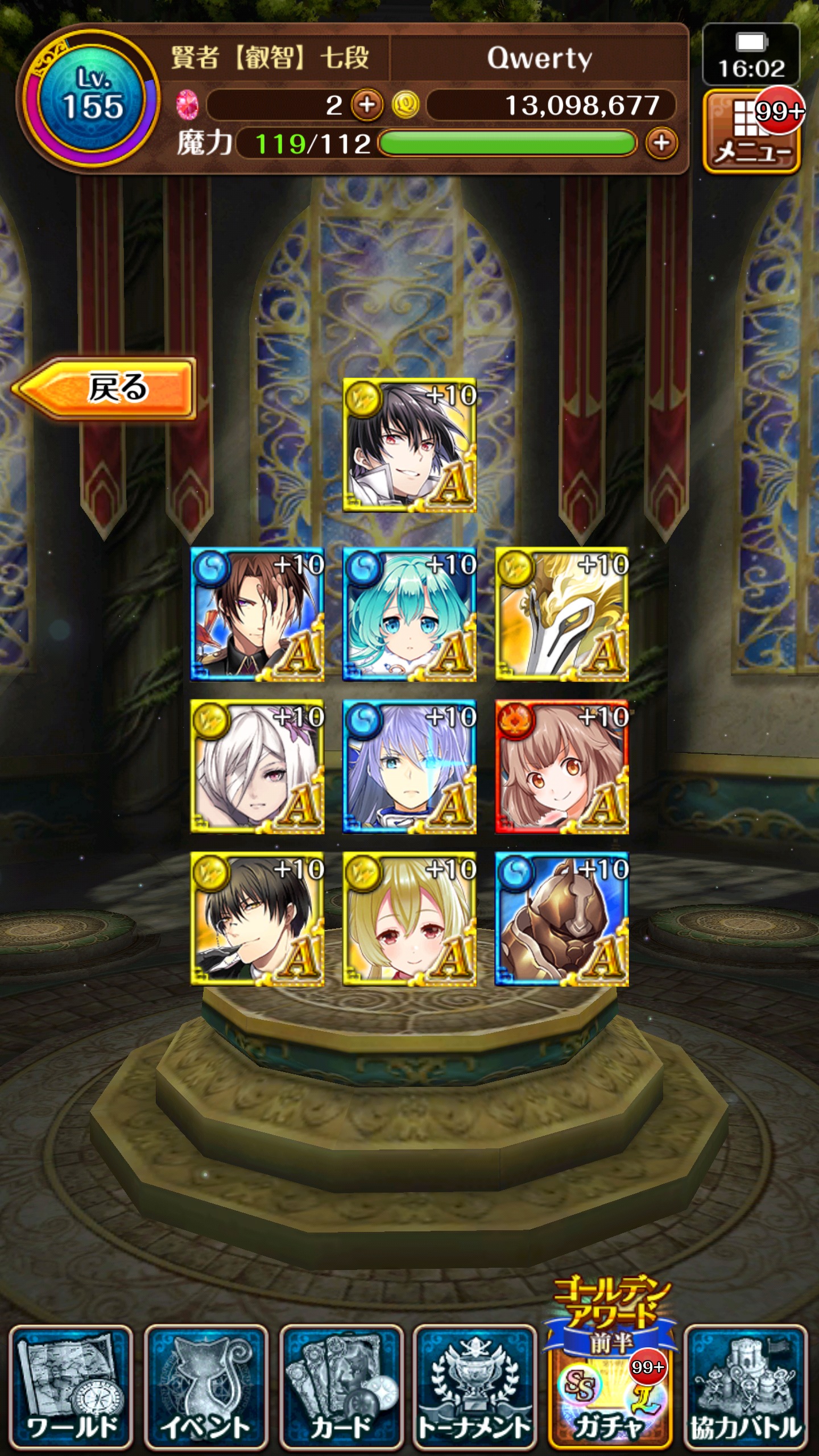Pick the dark-haired man with monocle card

click(x=257, y=919)
